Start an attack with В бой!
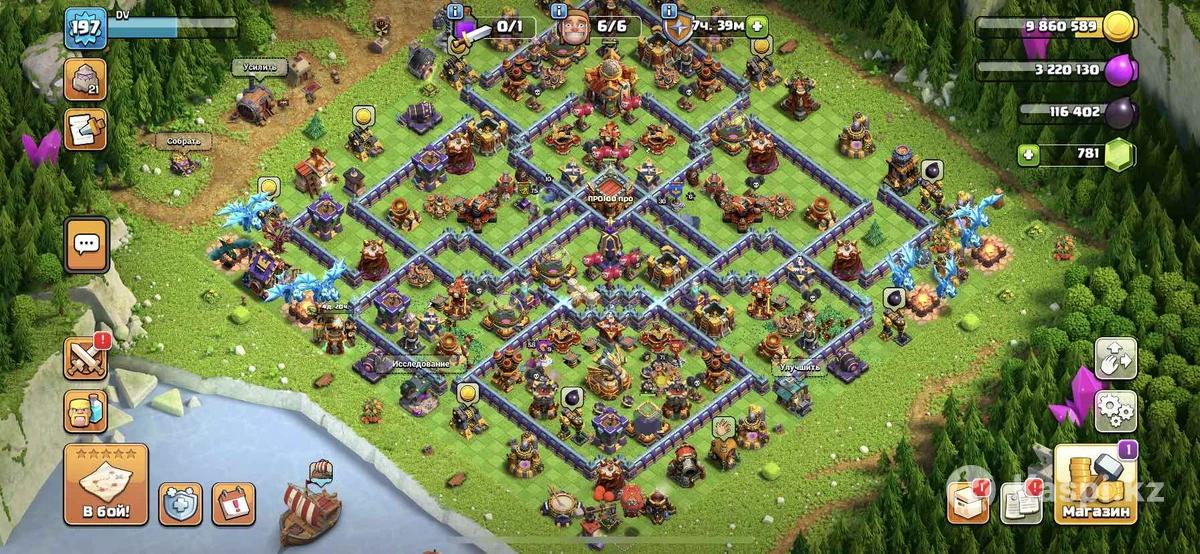 click(x=106, y=485)
